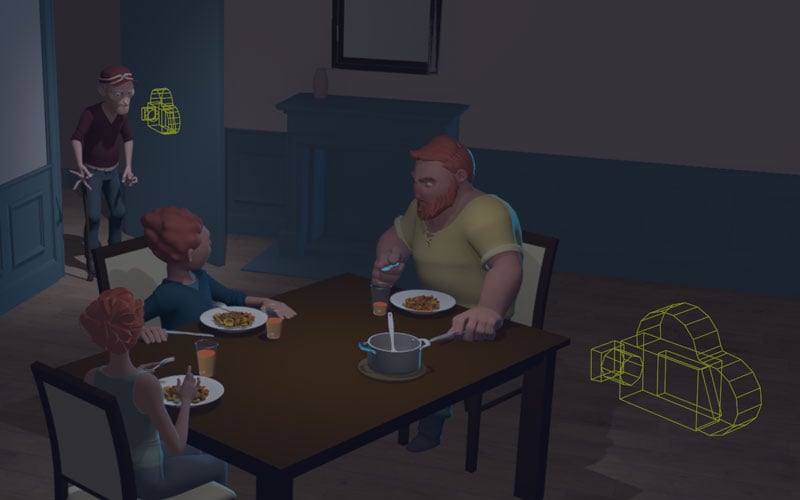Select the small yellow wireframe camera near the doorway
This screenshot has height=500, width=800.
[161, 111]
